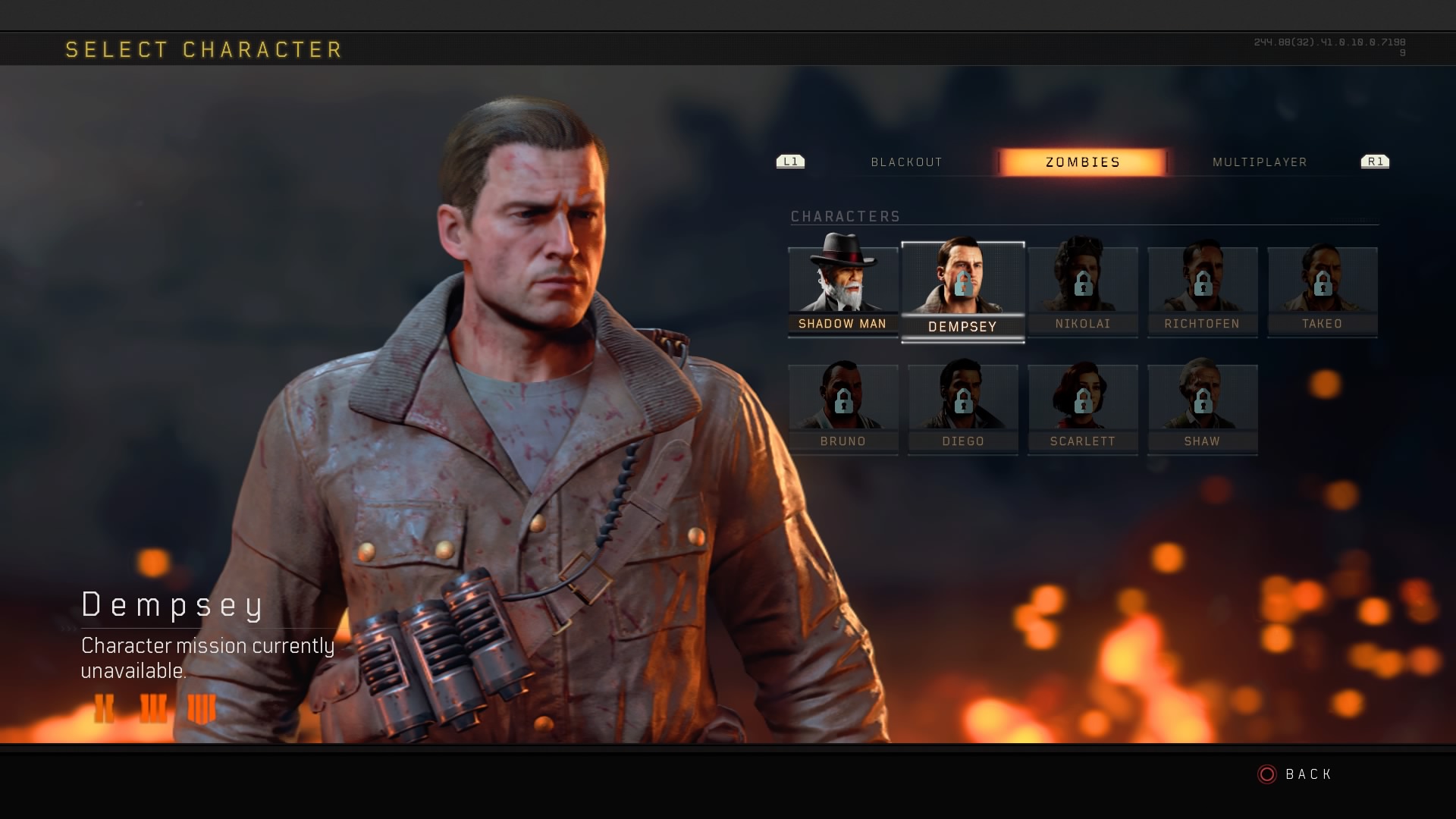This screenshot has width=1456, height=819.
Task: Go back using the Back button
Action: [1295, 774]
